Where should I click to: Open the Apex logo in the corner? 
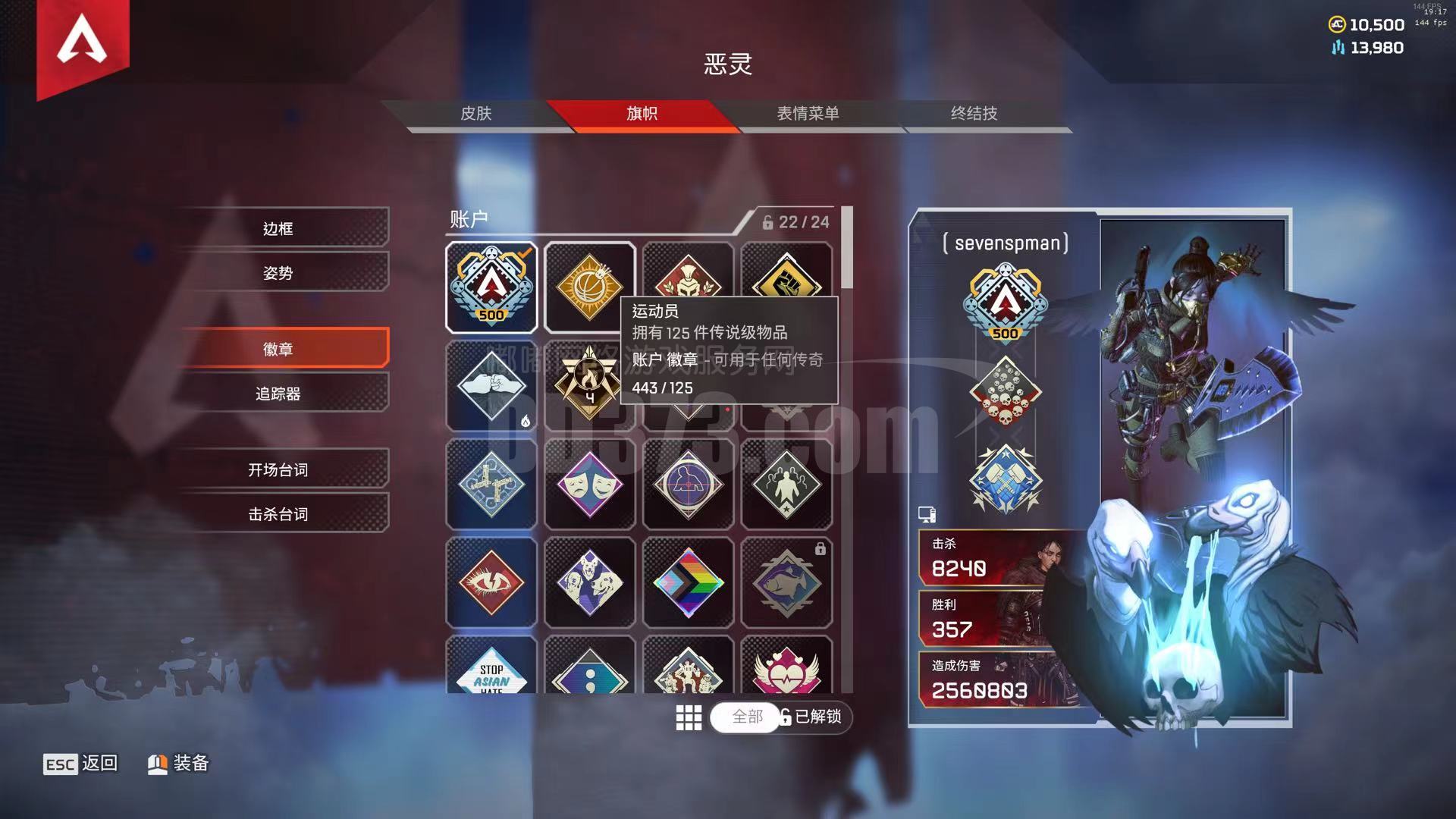pos(82,42)
